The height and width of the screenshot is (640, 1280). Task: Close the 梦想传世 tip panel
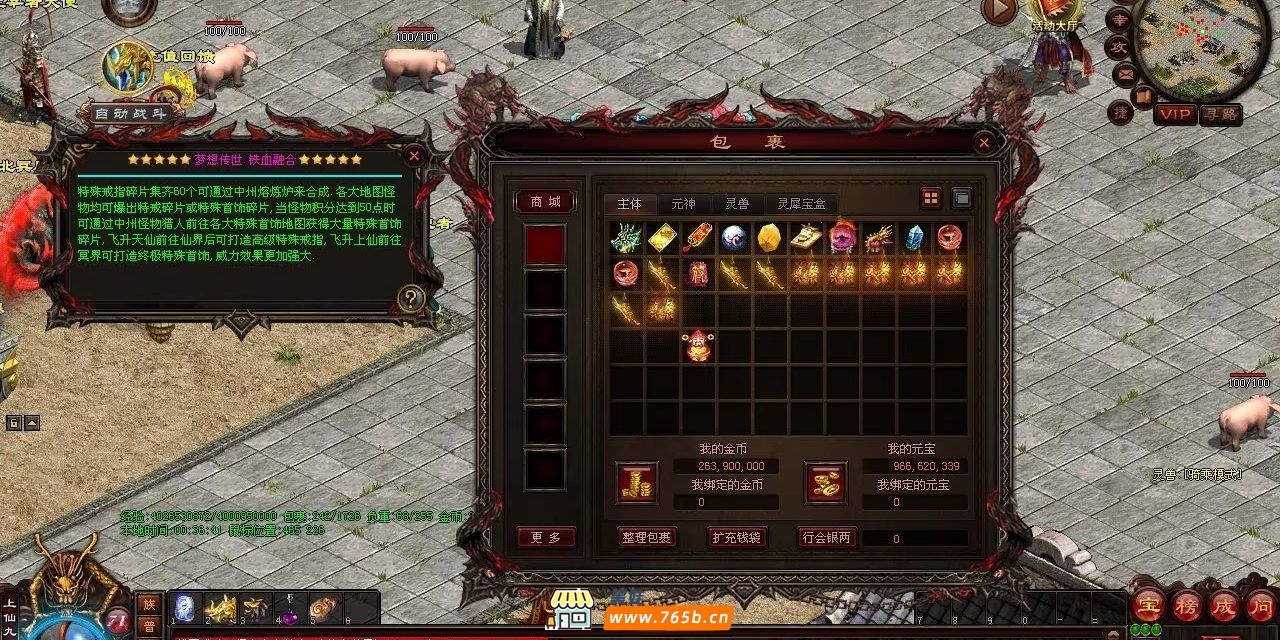pyautogui.click(x=414, y=155)
